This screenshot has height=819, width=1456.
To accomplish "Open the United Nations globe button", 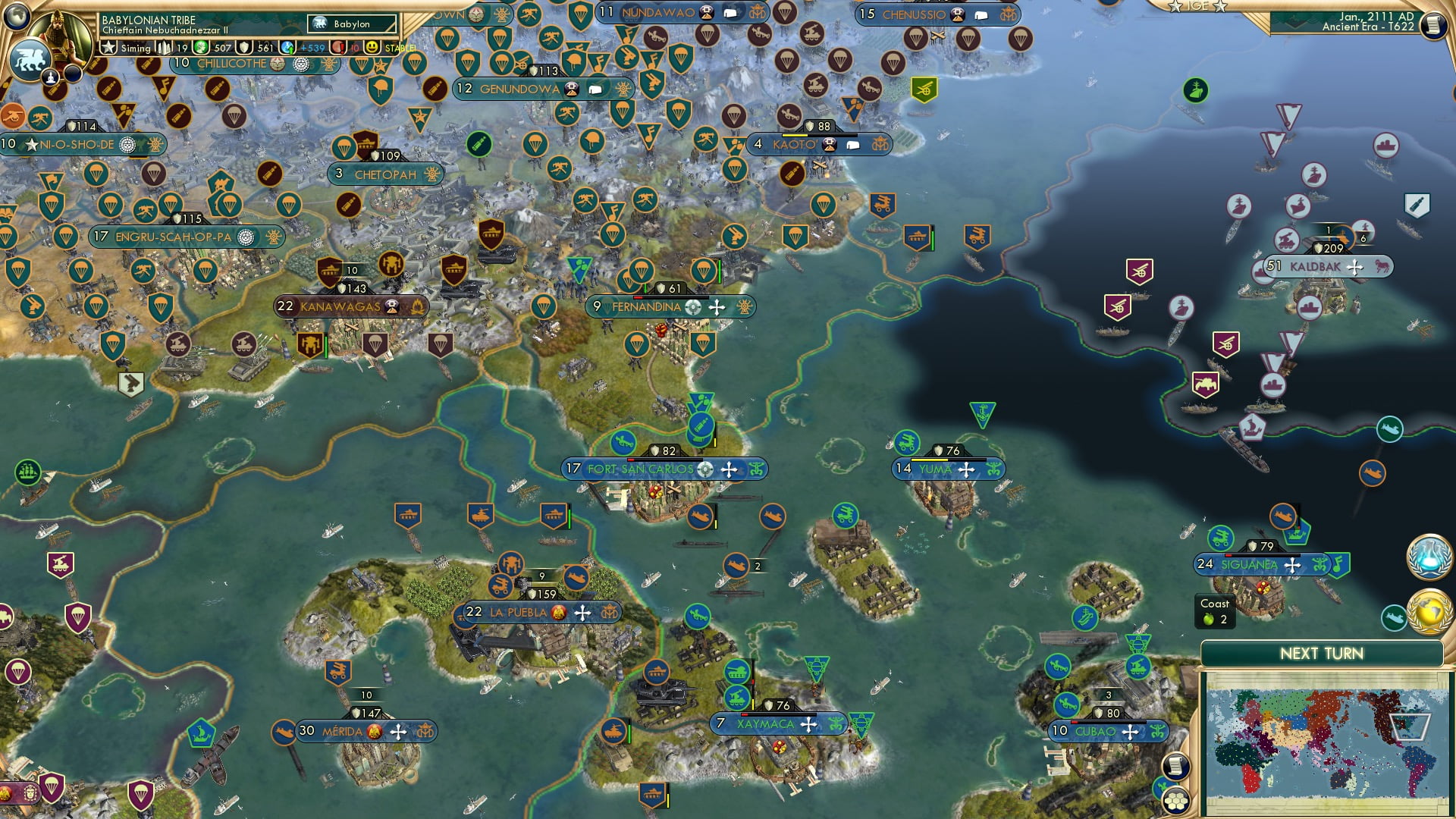I will (1428, 557).
